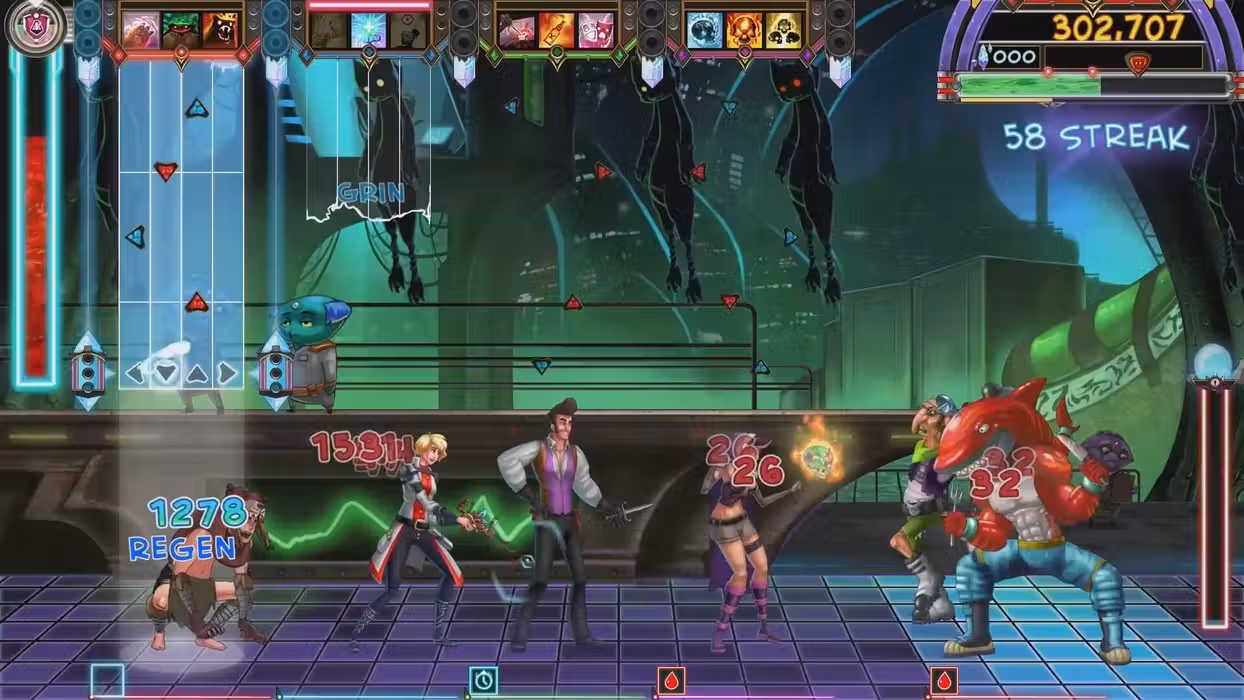
Task: Use the roaring crowned bear ability
Action: tap(220, 30)
